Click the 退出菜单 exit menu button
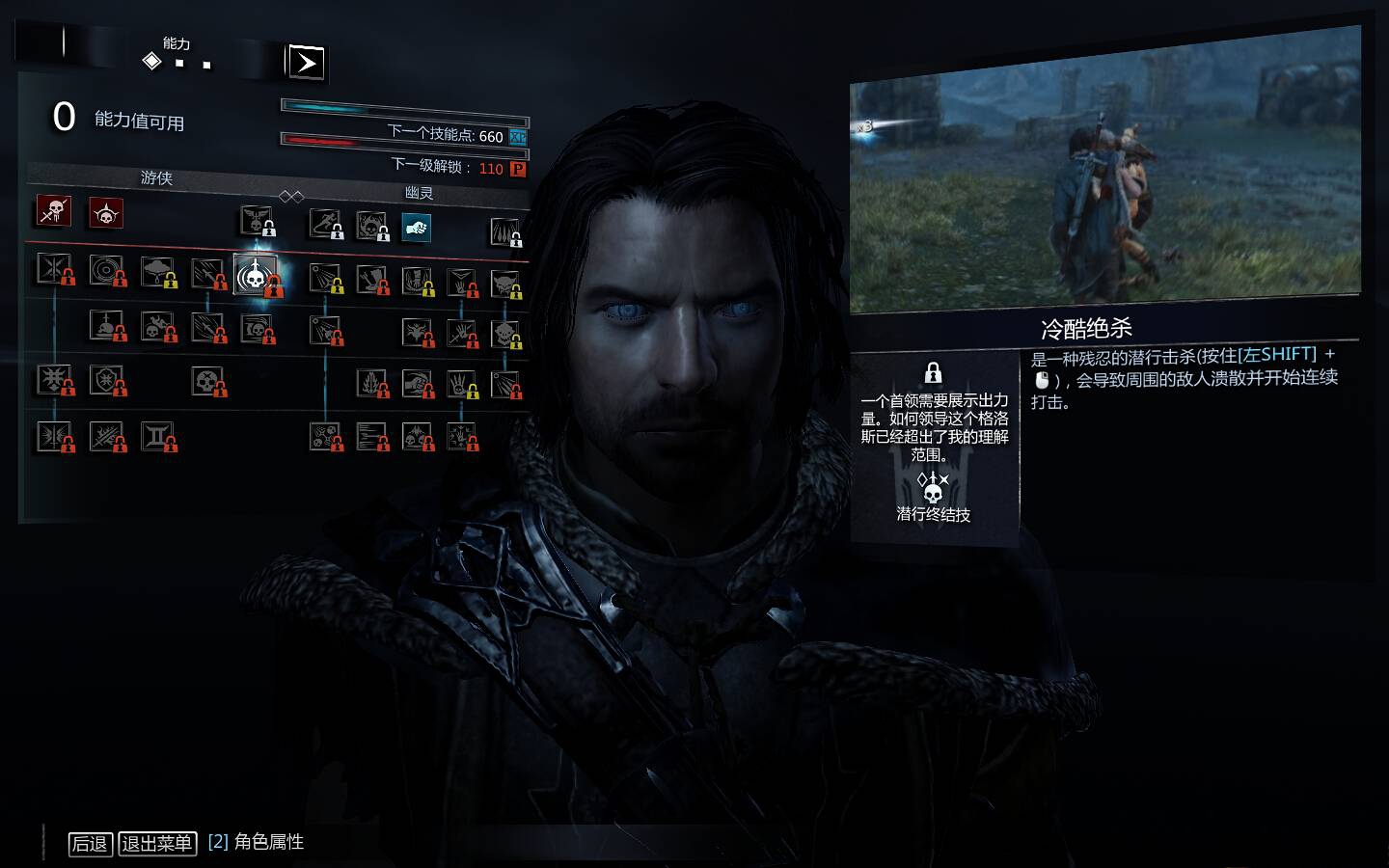 tap(156, 843)
